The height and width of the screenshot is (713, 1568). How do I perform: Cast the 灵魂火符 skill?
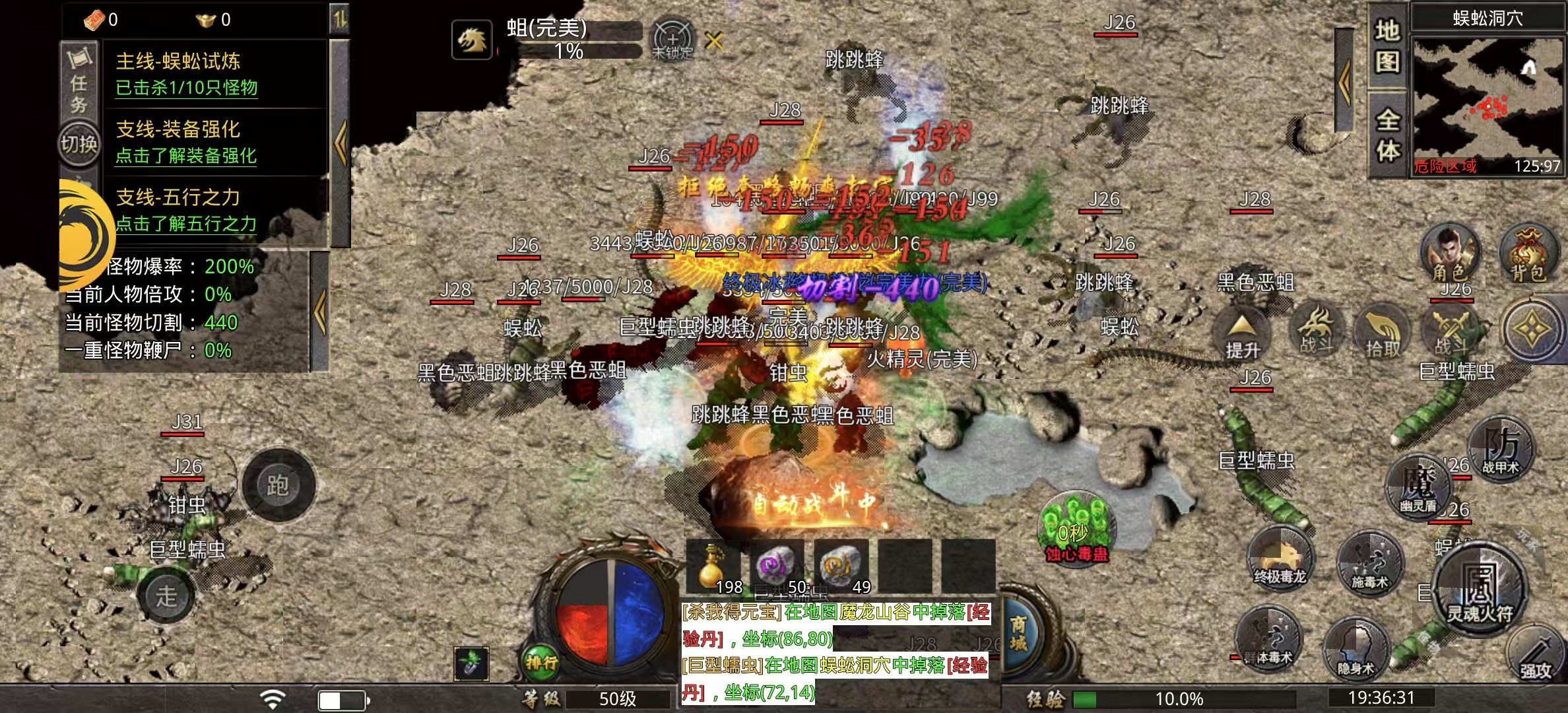click(x=1480, y=591)
